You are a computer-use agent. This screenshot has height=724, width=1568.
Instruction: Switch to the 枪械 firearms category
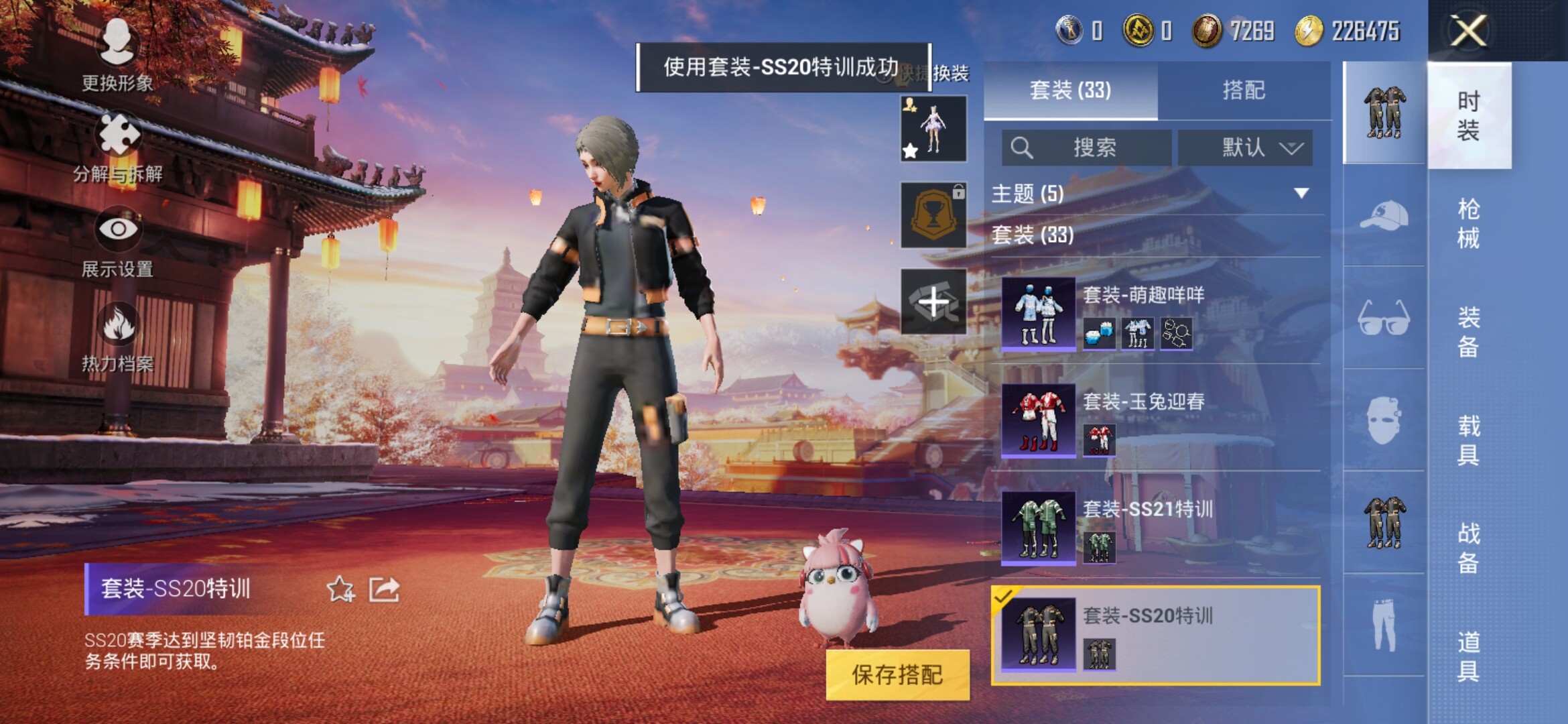[x=1468, y=223]
